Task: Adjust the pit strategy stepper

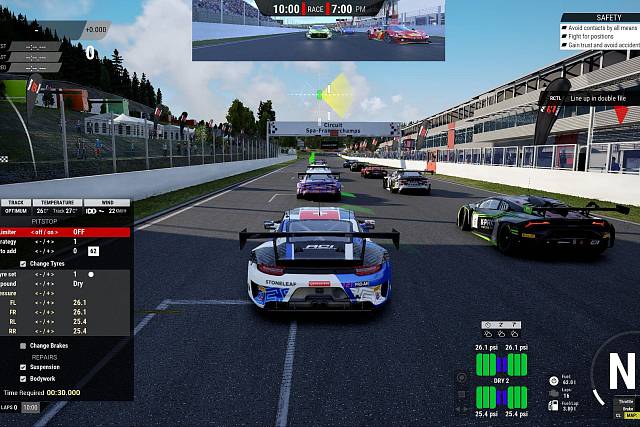Action: (x=43, y=242)
